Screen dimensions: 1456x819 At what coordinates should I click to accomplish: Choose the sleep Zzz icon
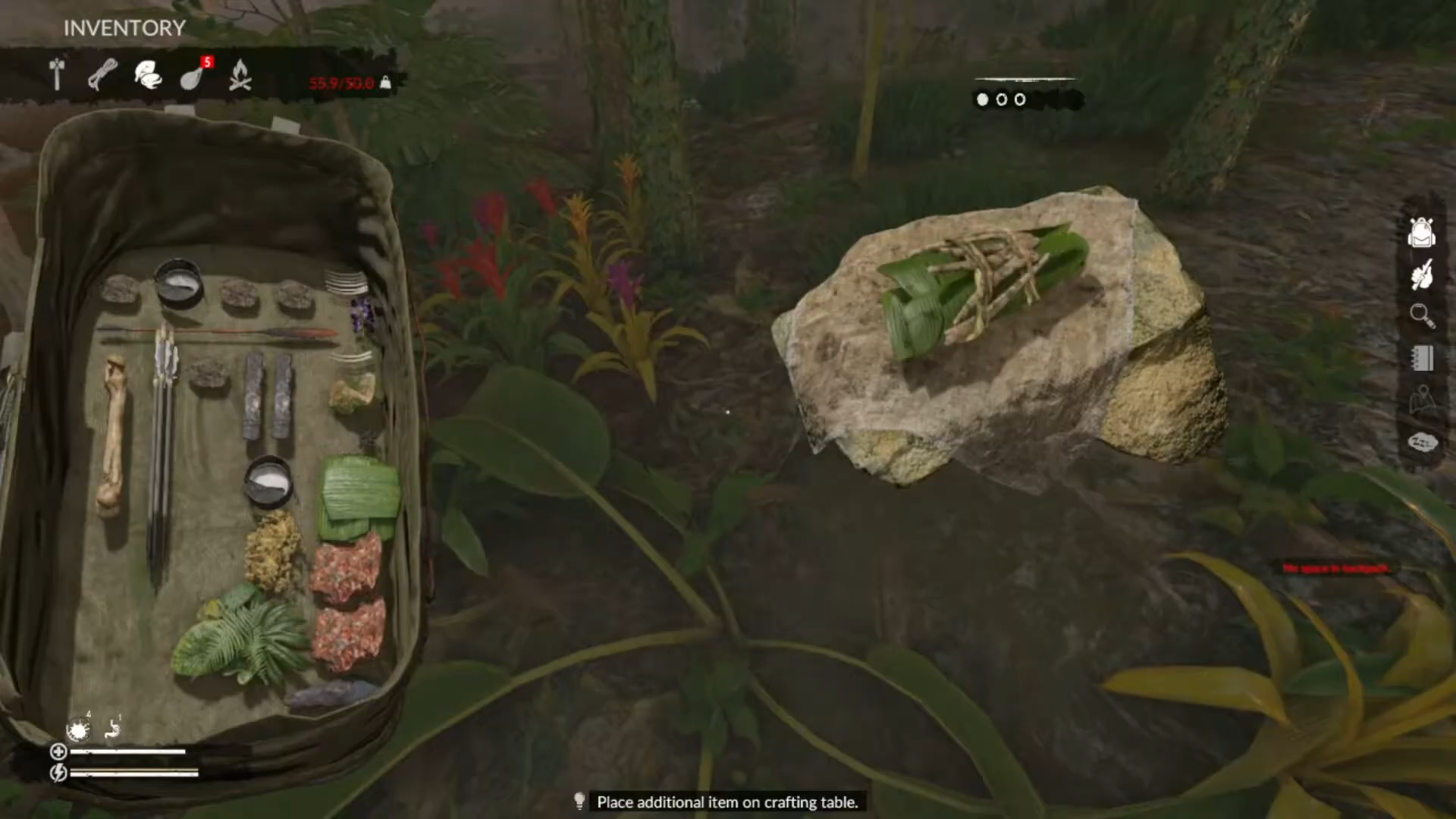tap(1421, 442)
